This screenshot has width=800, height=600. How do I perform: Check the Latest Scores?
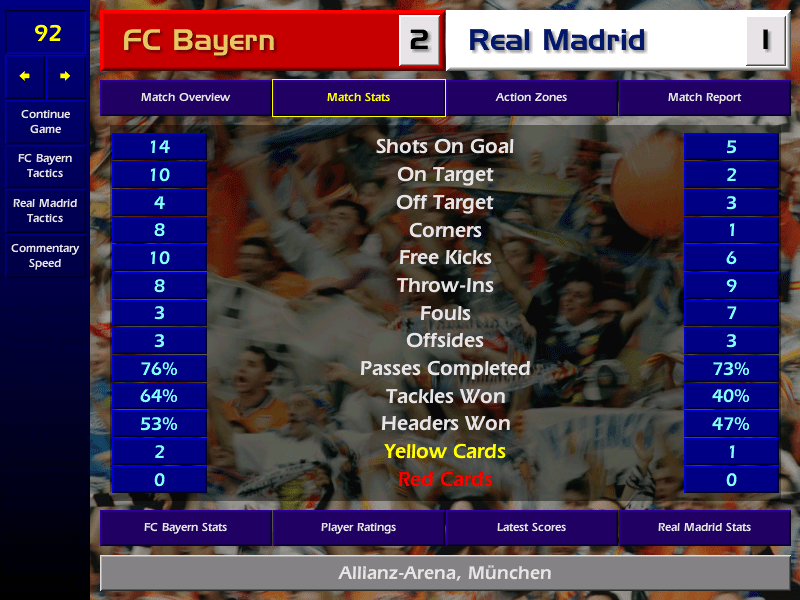(x=531, y=527)
